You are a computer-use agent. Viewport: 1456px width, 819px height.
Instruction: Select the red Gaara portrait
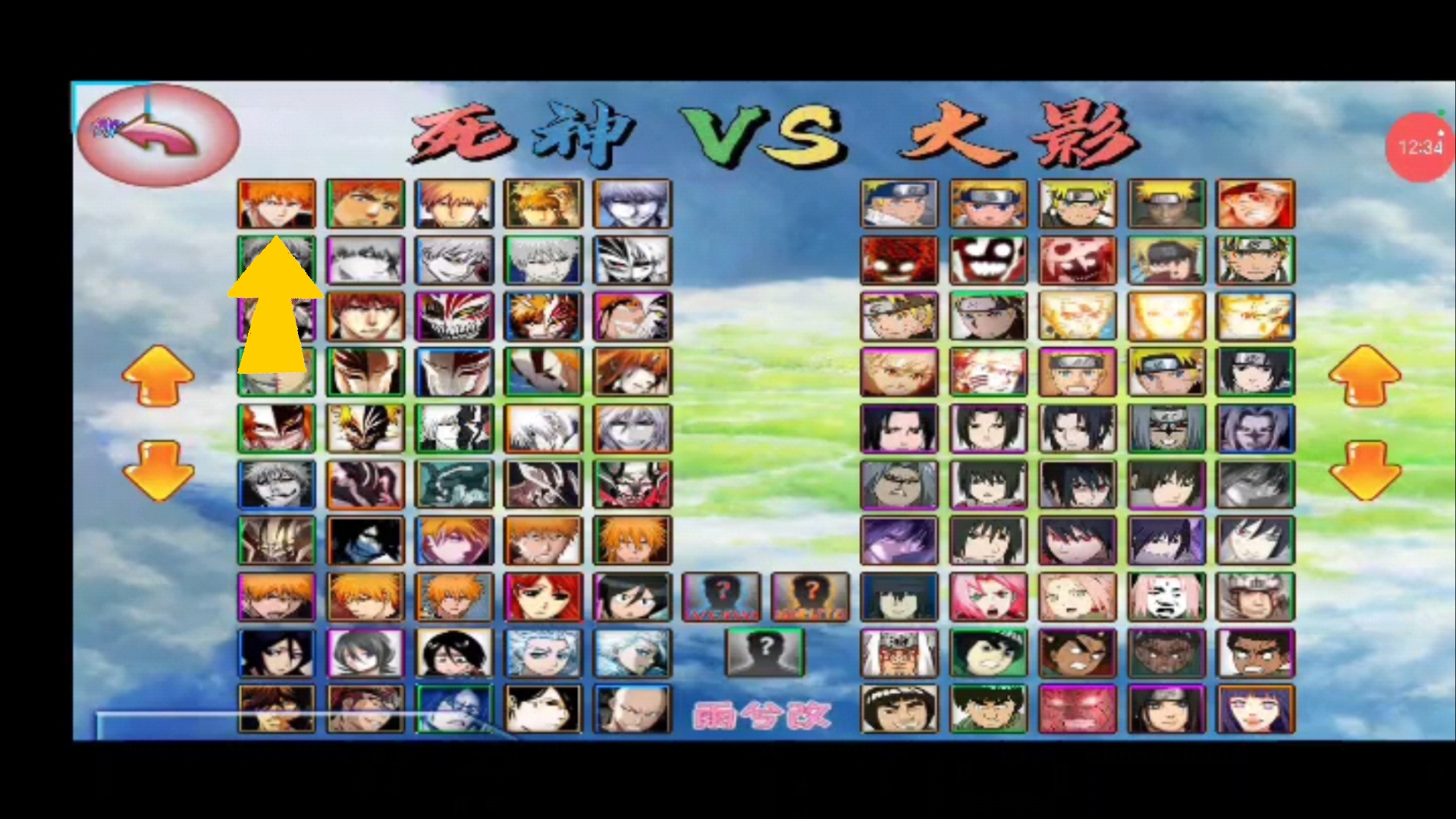899,260
